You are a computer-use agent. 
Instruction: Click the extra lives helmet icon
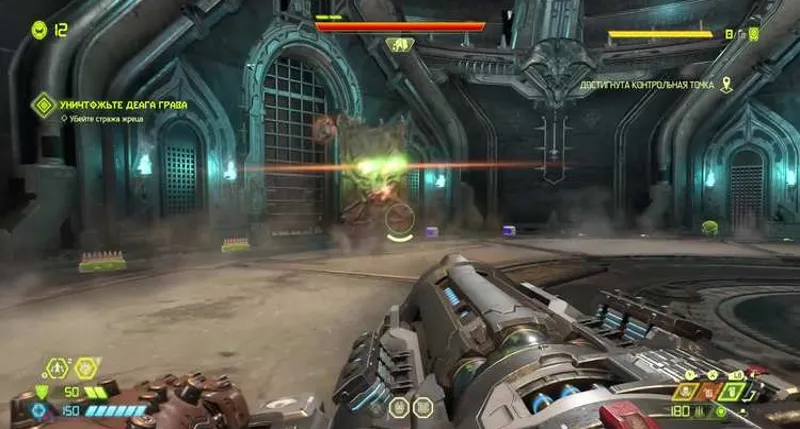pyautogui.click(x=39, y=30)
